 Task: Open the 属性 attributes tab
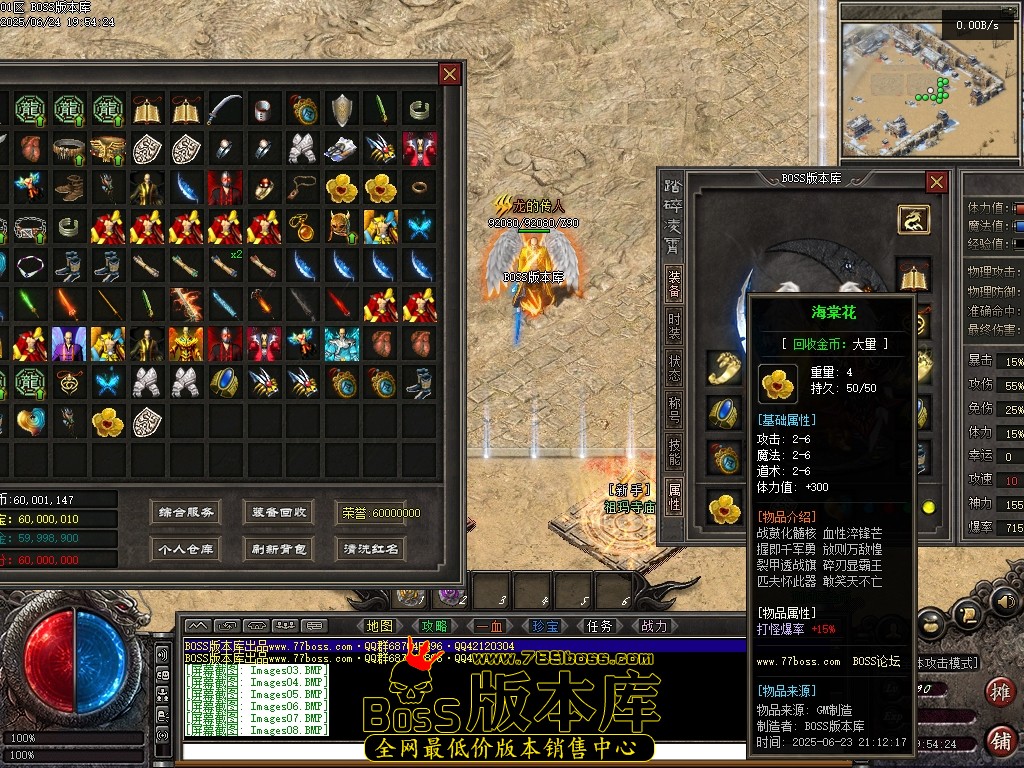click(675, 496)
